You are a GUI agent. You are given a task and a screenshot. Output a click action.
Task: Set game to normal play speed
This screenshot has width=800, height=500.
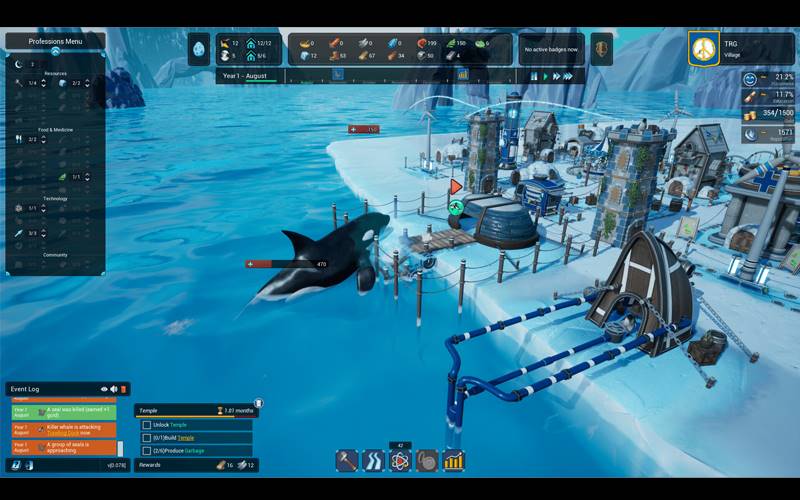click(x=545, y=76)
